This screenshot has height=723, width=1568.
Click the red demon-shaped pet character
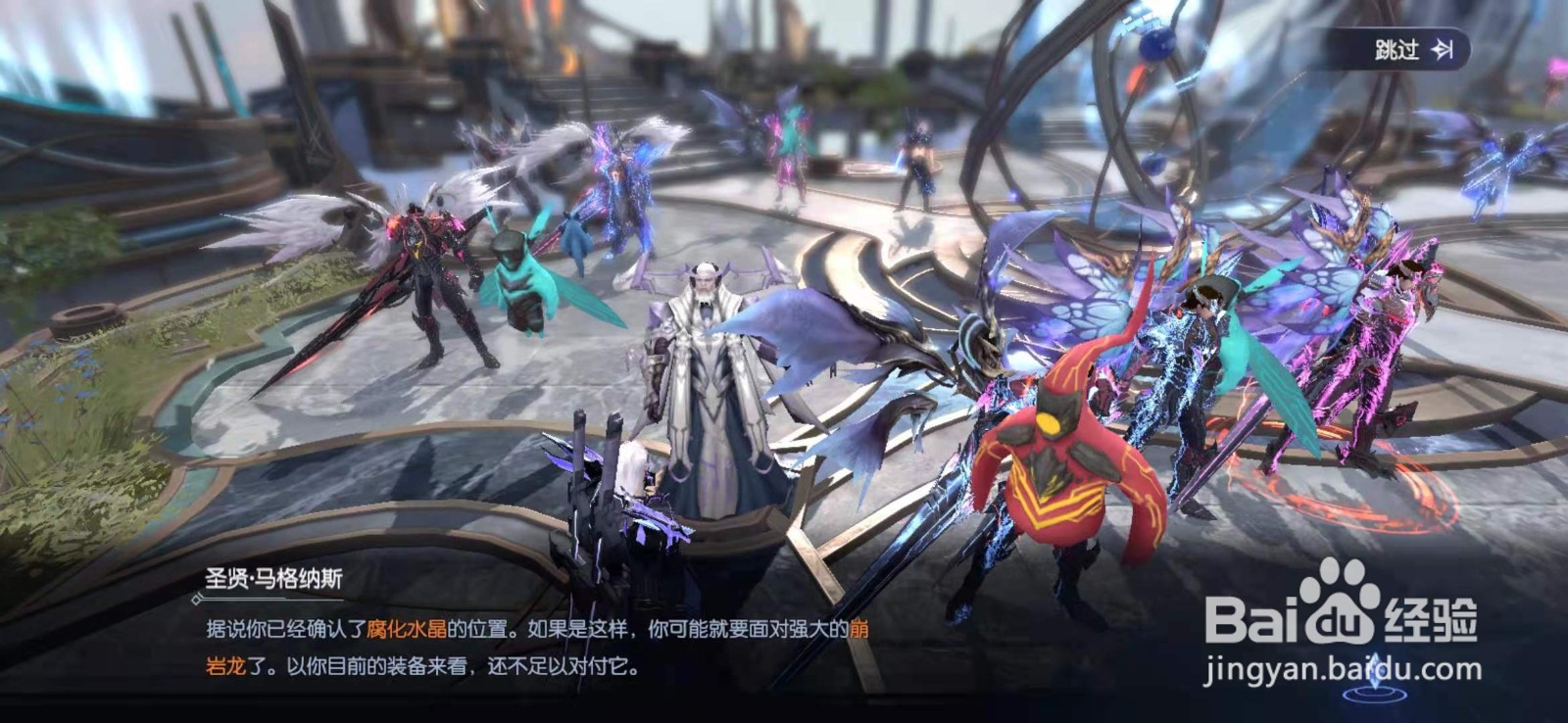click(x=1068, y=460)
